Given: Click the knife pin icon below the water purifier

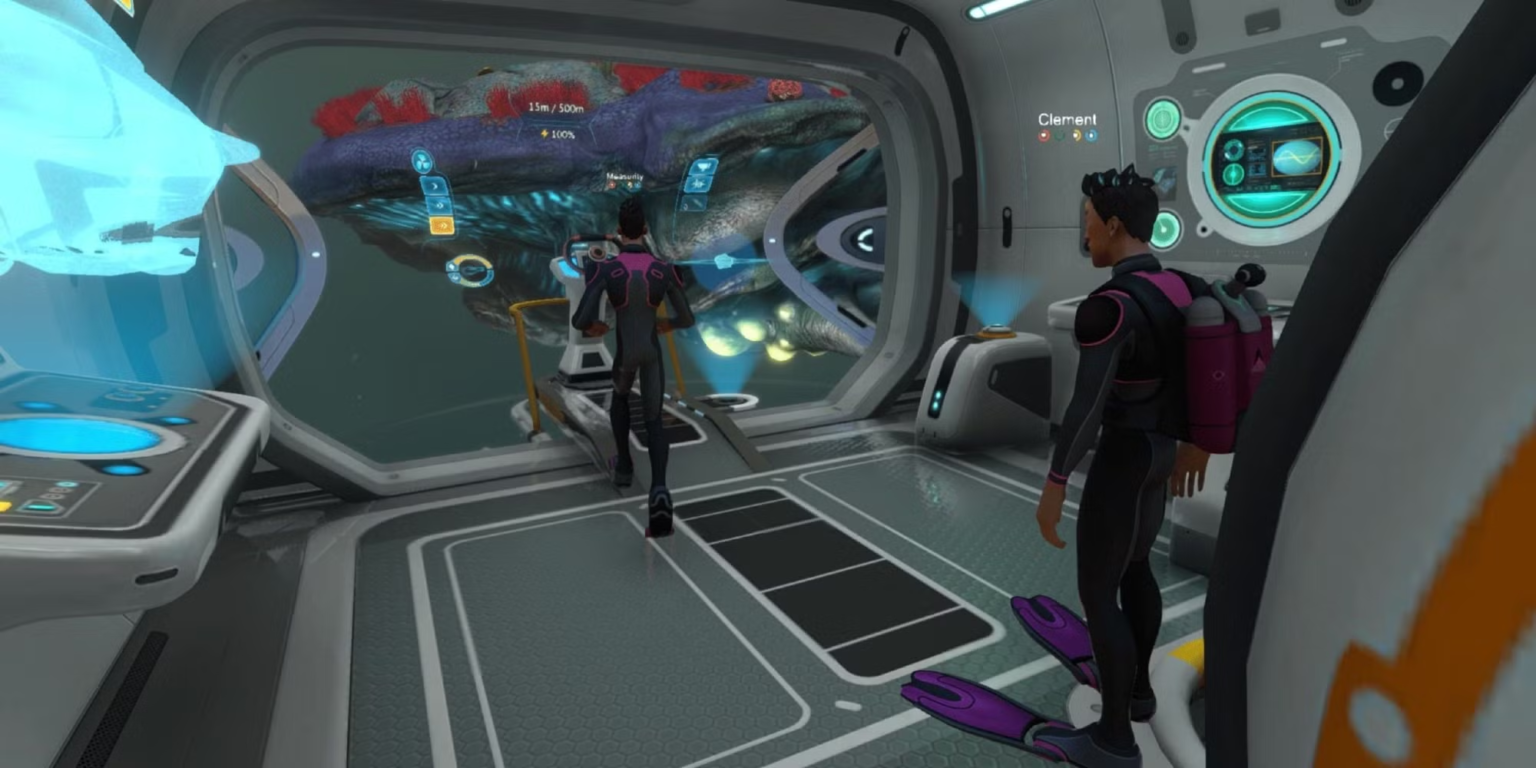Looking at the screenshot, I should click(x=696, y=203).
